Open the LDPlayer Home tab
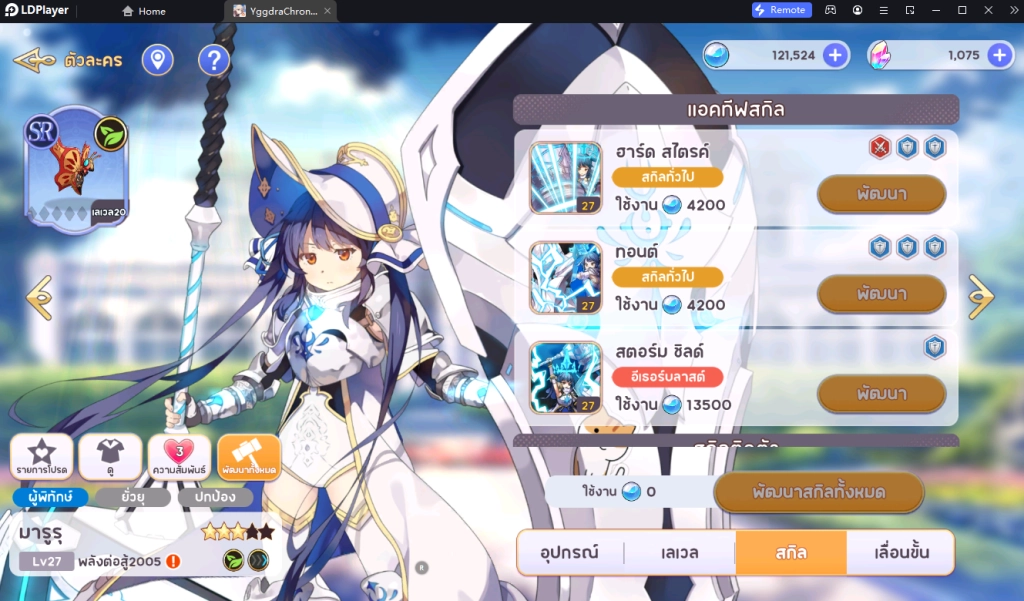 coord(144,11)
